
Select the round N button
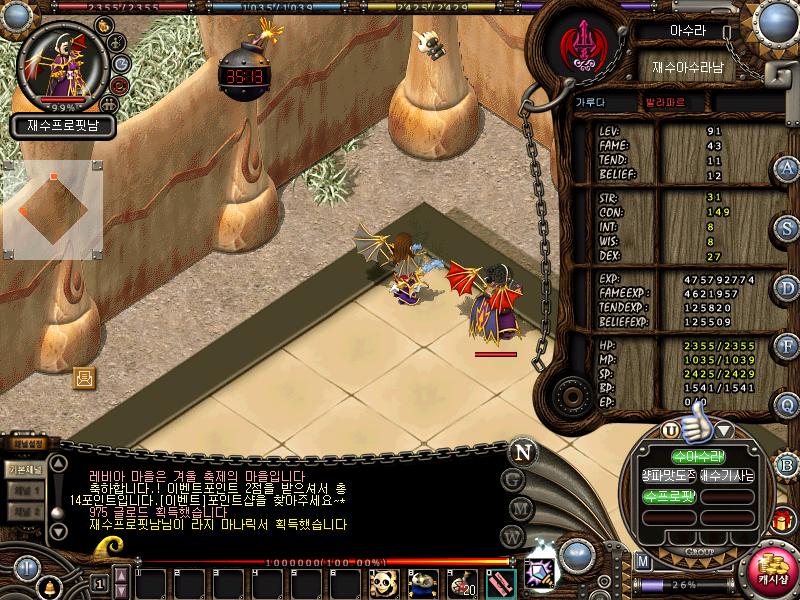pos(521,450)
